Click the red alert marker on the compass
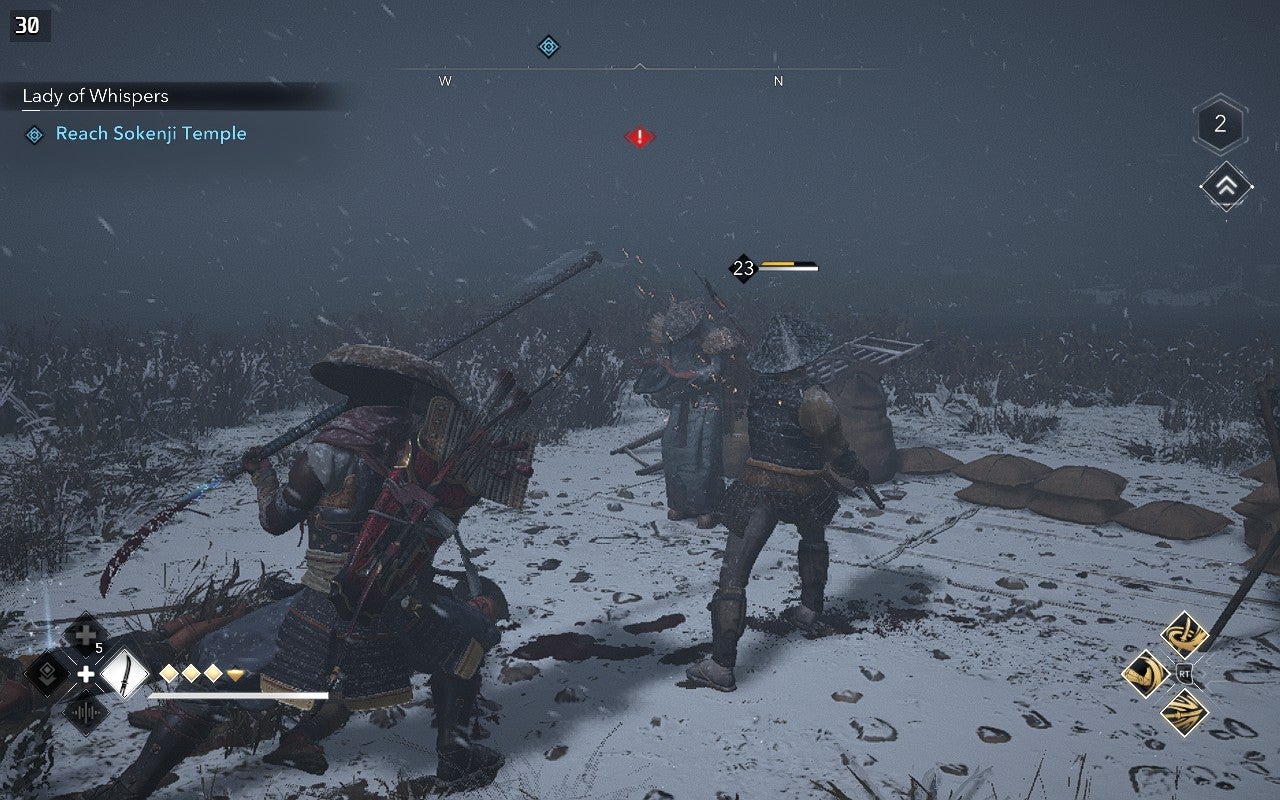Viewport: 1280px width, 800px height. point(640,136)
